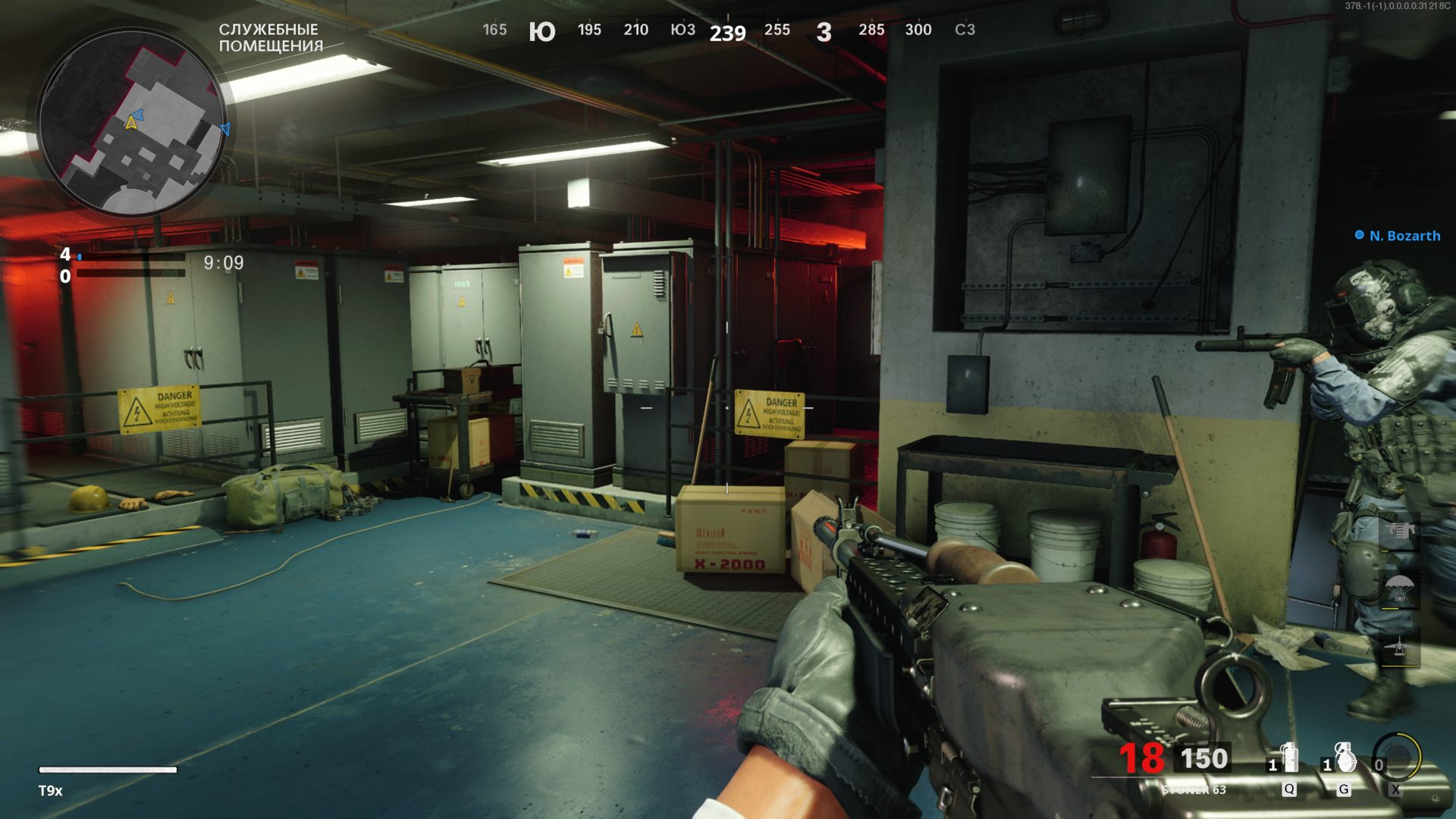
Task: Activate the charging field upgrade ring
Action: click(x=1398, y=757)
